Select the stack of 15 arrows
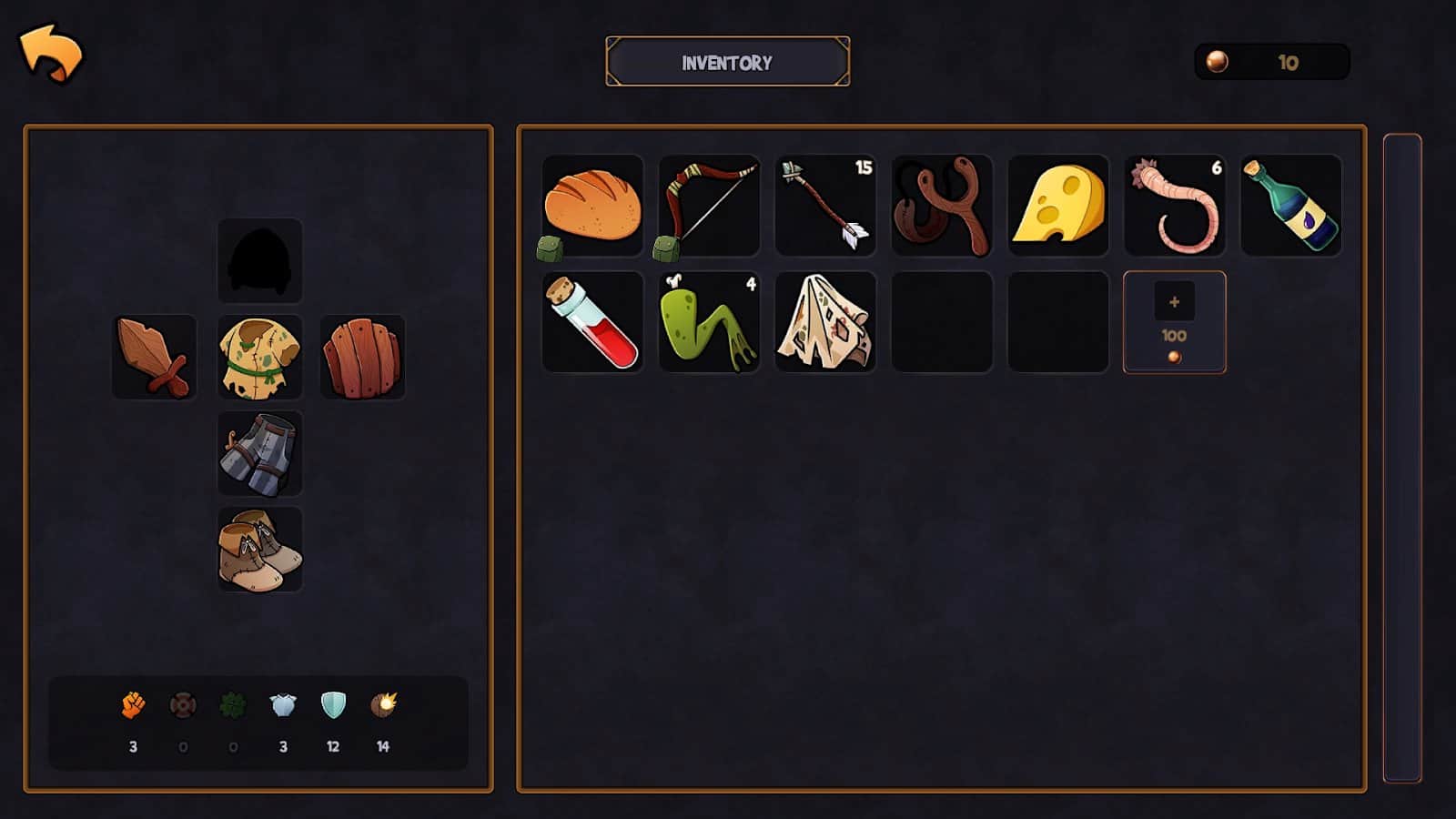This screenshot has height=819, width=1456. (x=825, y=206)
